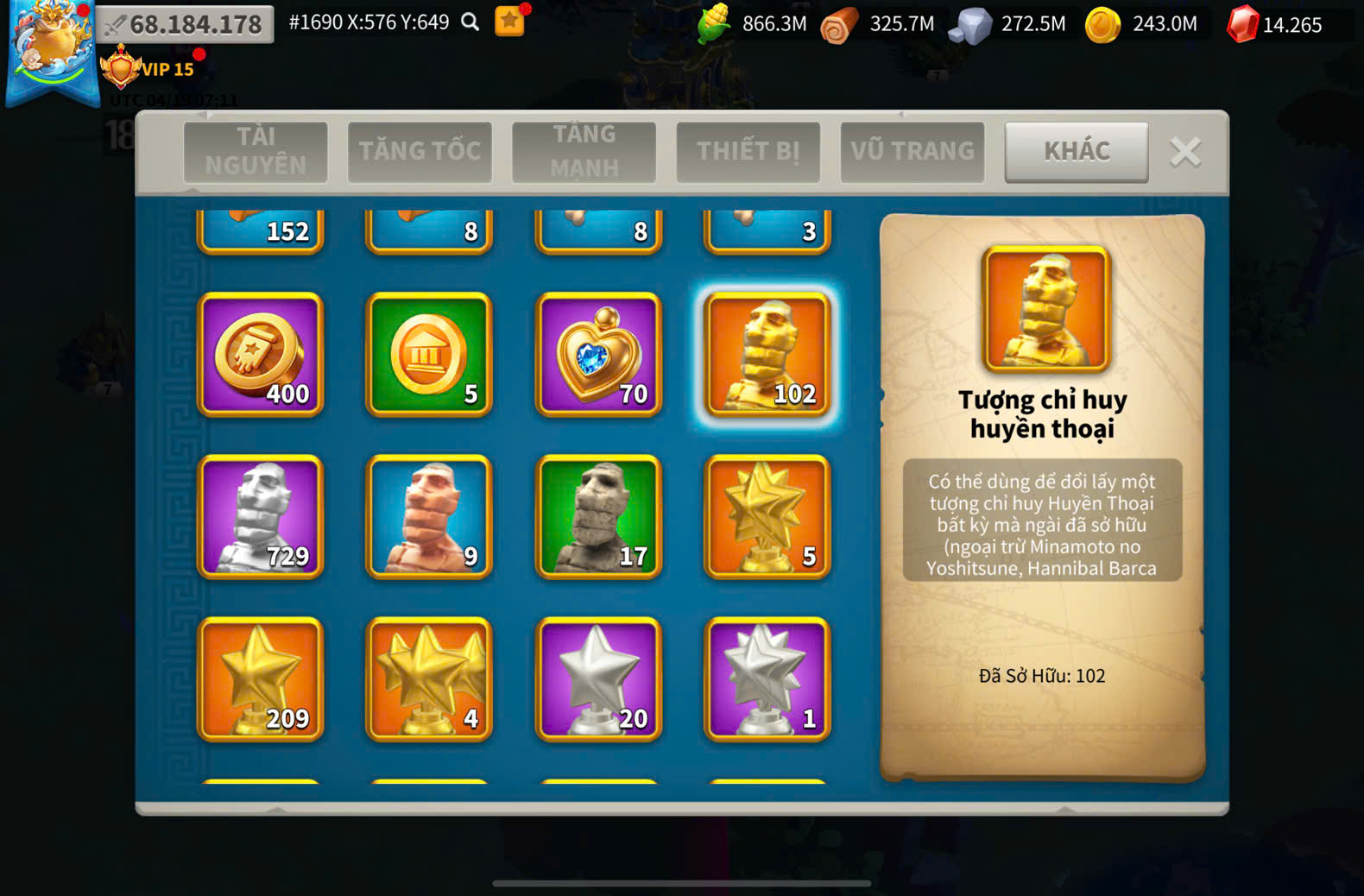The image size is (1364, 896).
Task: Select the single gold star trophy with 209
Action: 260,678
